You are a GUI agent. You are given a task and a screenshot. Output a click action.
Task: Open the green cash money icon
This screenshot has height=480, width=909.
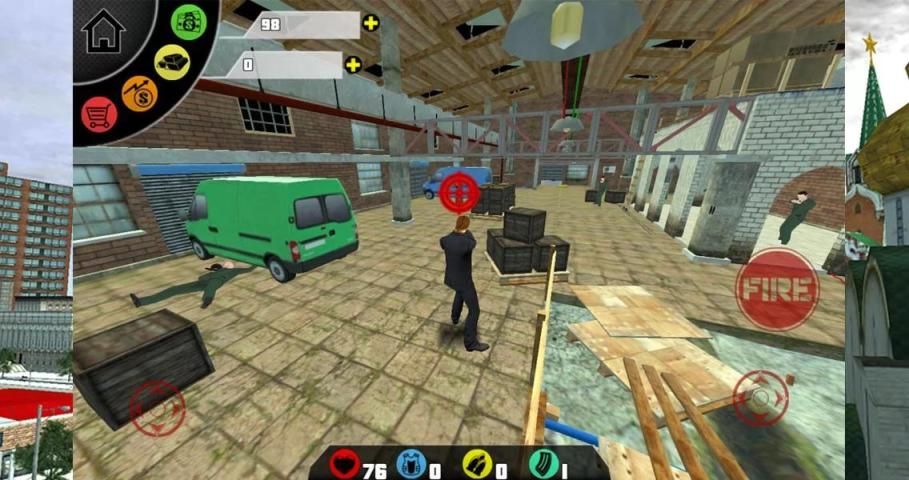(x=188, y=21)
